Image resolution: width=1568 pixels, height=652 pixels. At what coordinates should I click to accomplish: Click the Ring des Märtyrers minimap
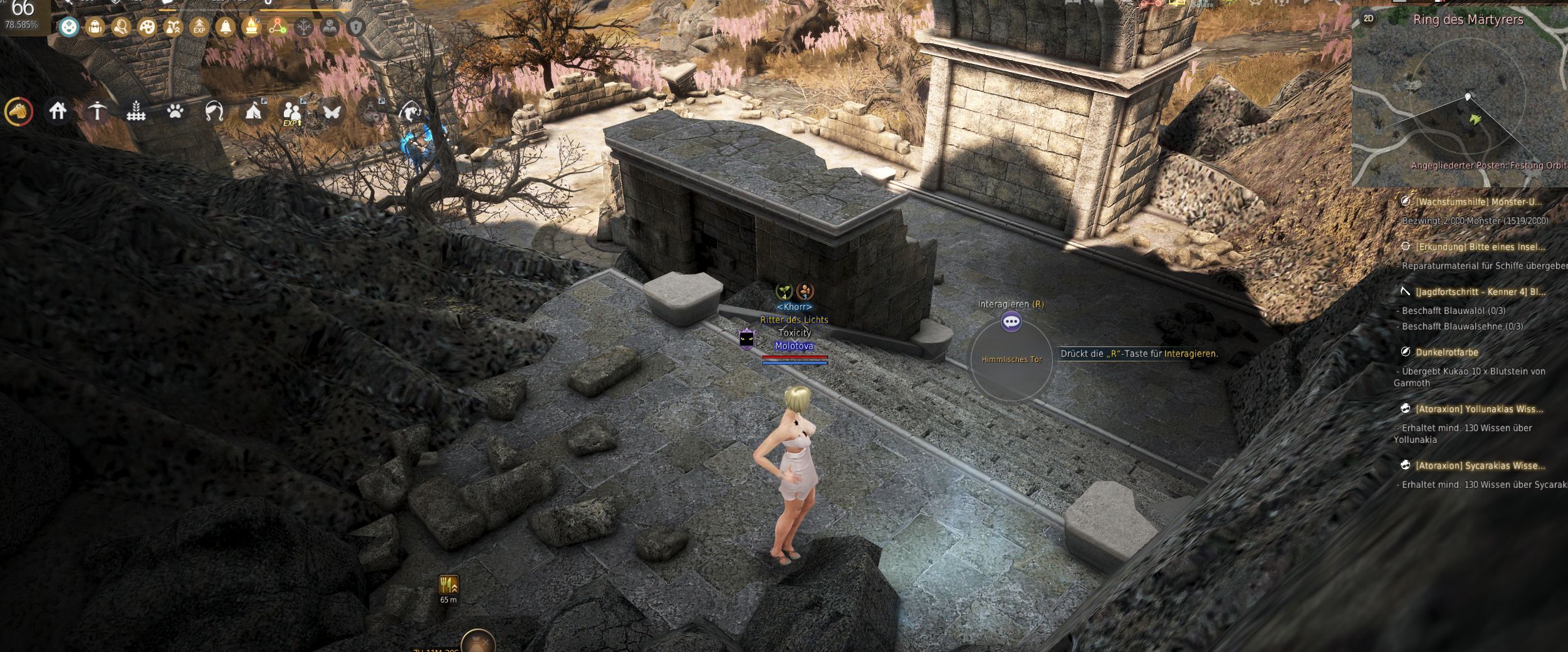click(x=1460, y=106)
